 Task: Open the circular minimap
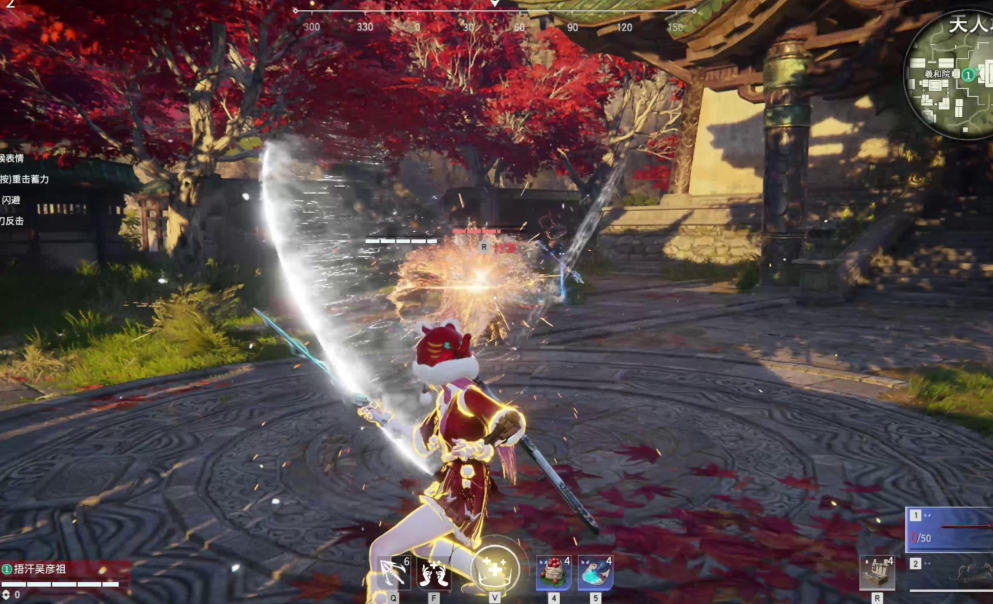pyautogui.click(x=949, y=77)
